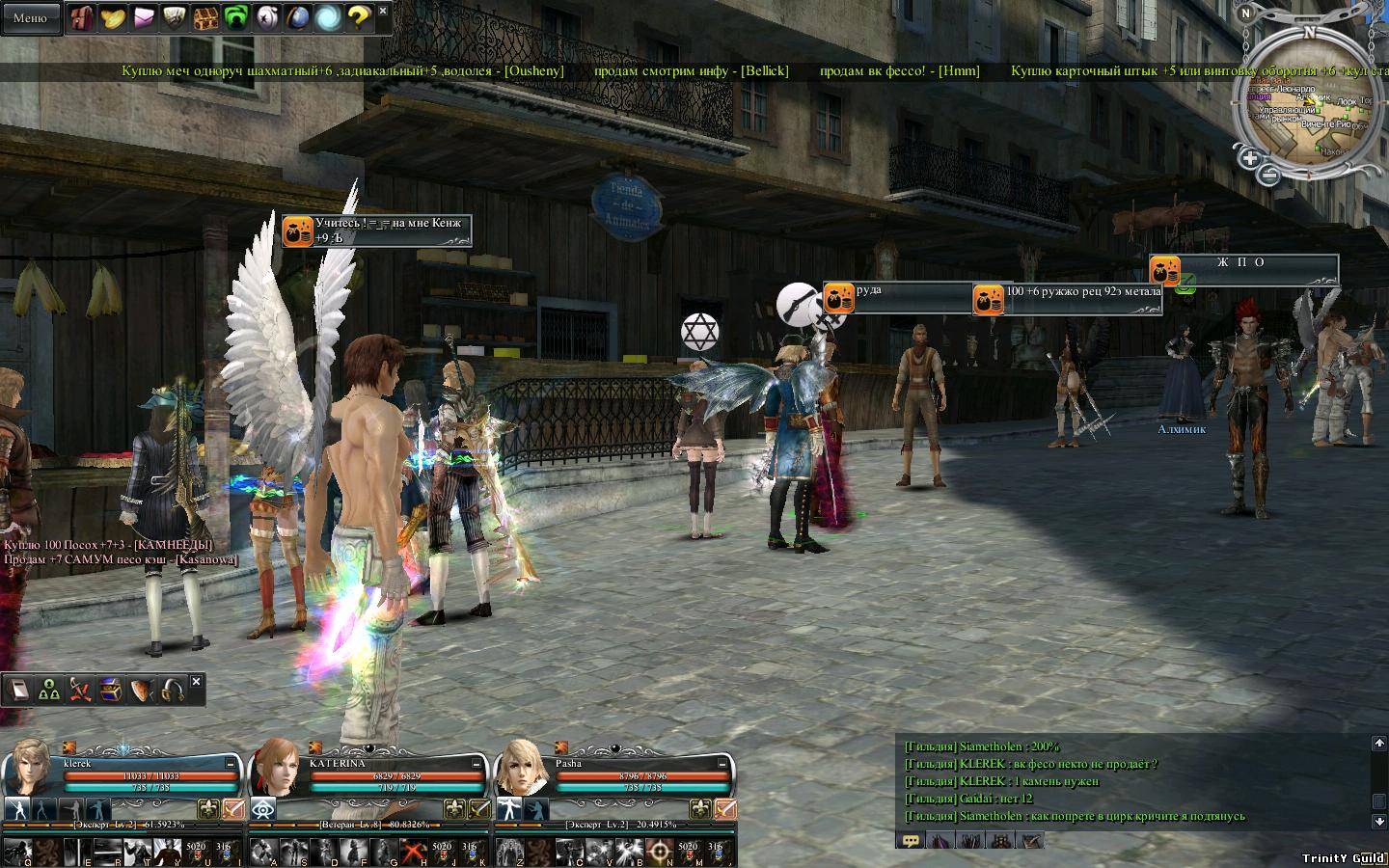Minimize KATERINA's status panel
This screenshot has height=868, width=1389.
(477, 762)
